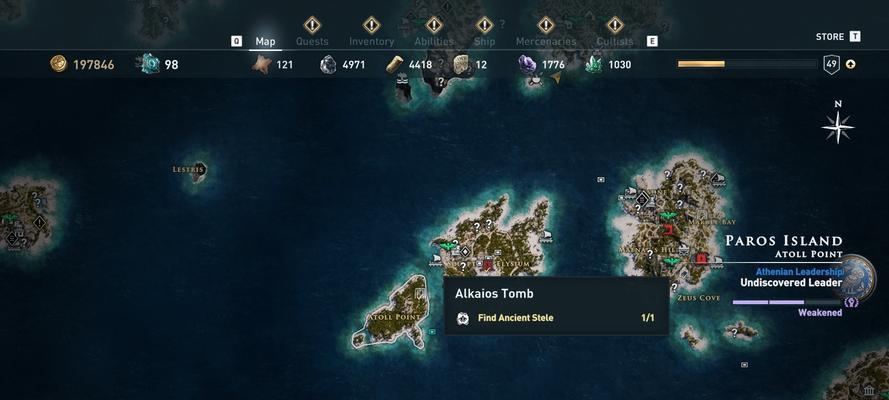
Task: Click the Paros Island leader portrait medallion
Action: tap(859, 279)
